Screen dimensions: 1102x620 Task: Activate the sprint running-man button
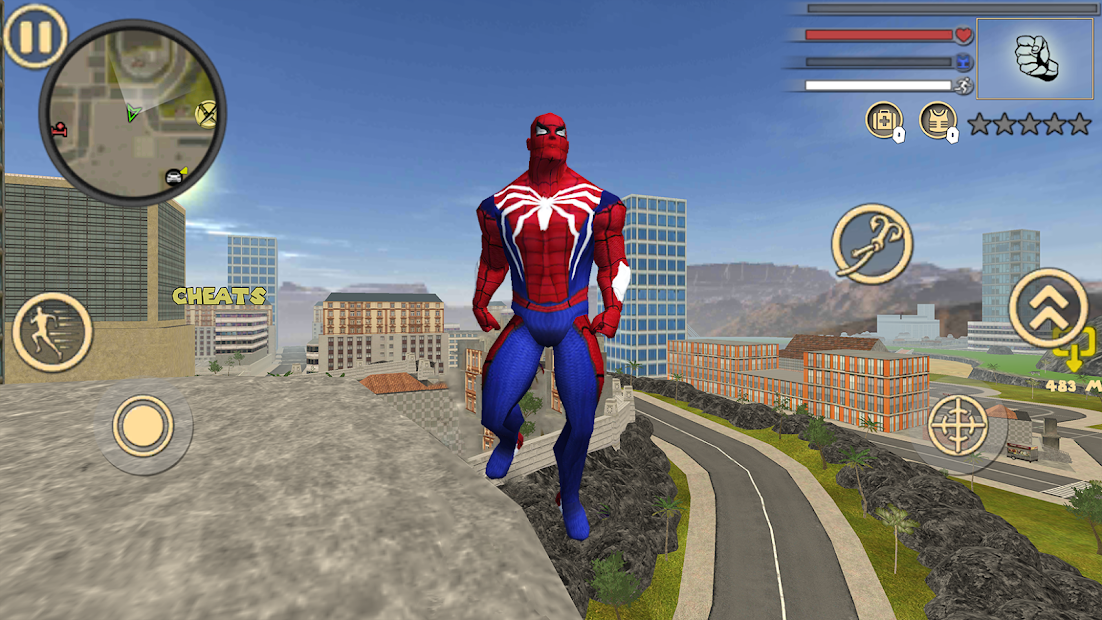[x=53, y=331]
